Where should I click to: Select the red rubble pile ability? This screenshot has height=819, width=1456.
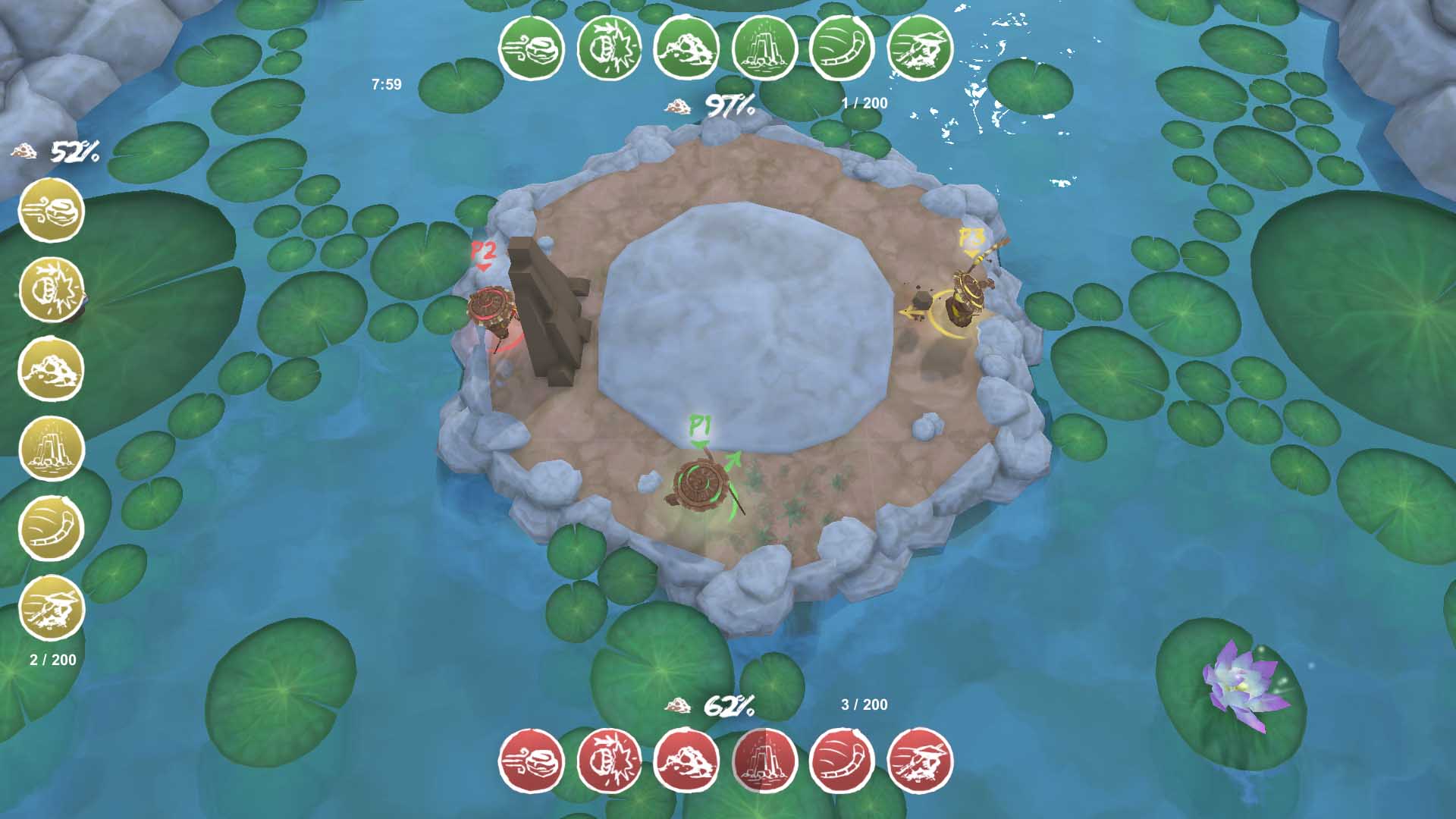coord(686,761)
